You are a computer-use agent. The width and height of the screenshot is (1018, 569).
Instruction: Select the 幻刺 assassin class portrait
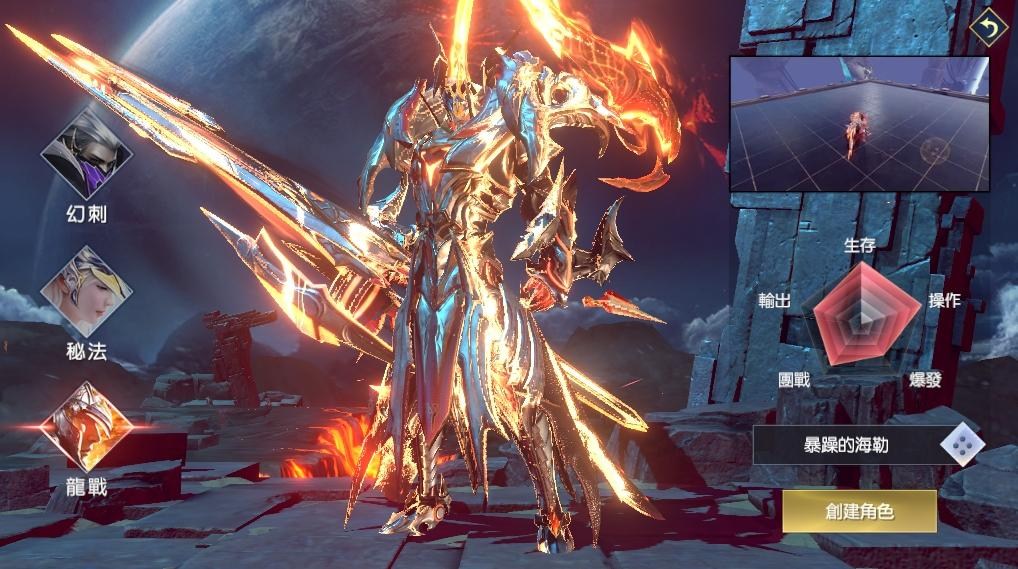(x=86, y=154)
